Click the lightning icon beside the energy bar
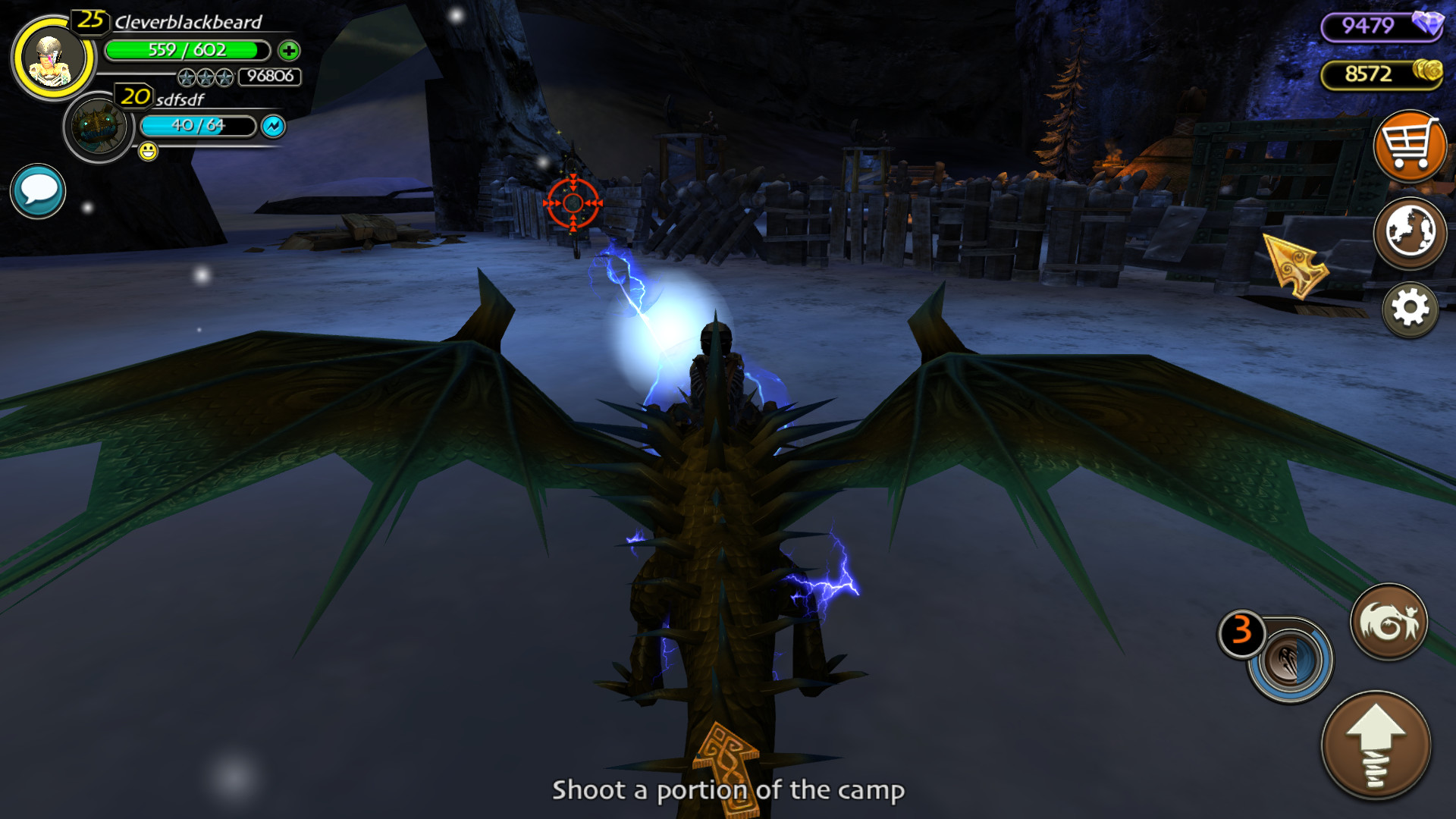1456x819 pixels. pyautogui.click(x=275, y=127)
